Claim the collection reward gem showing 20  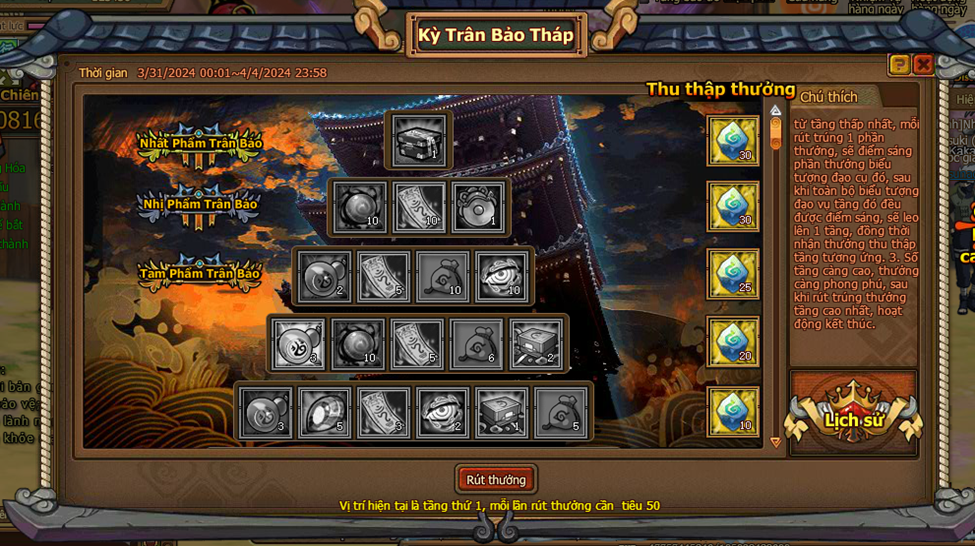click(733, 343)
